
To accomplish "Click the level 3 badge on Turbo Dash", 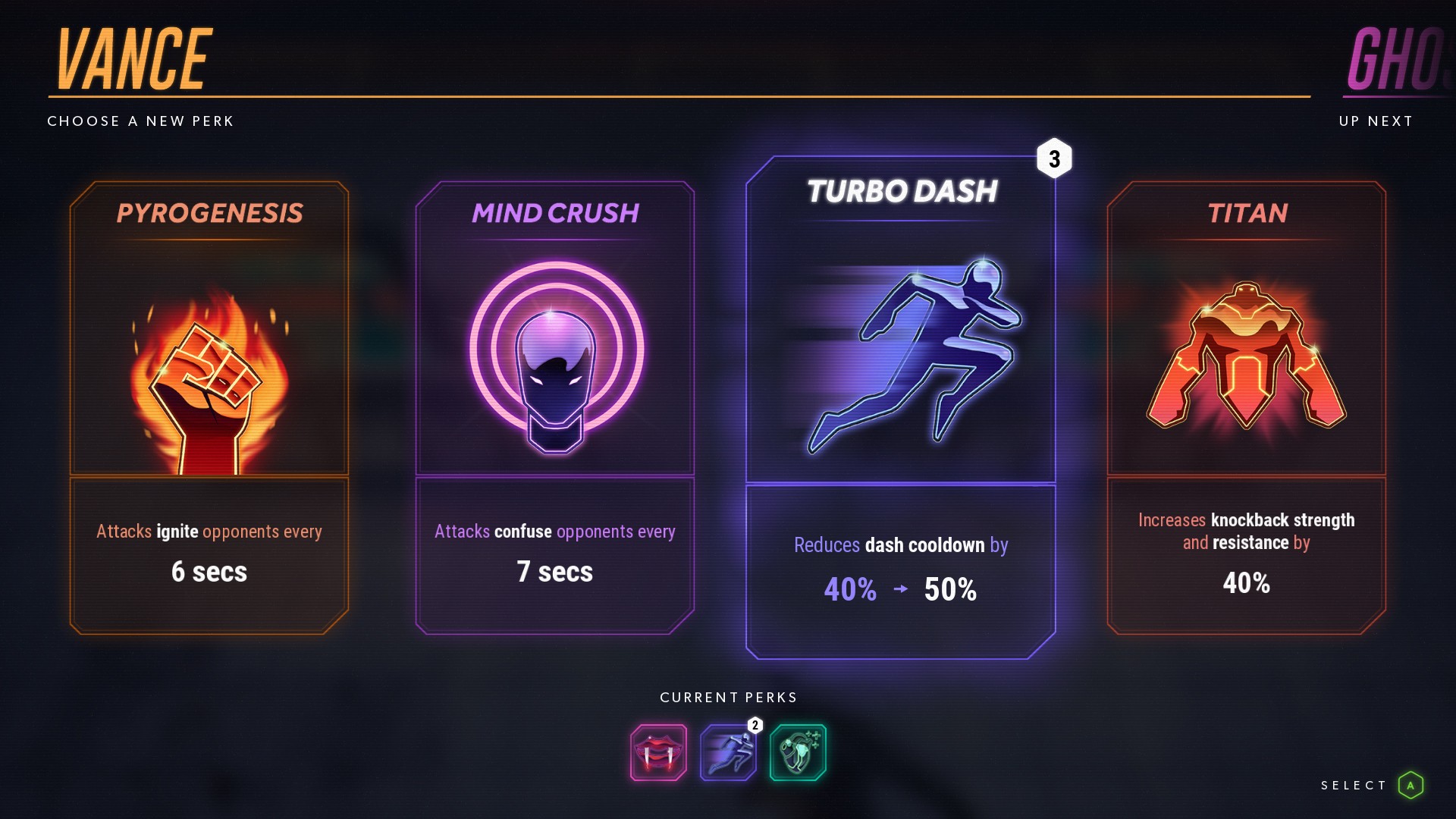I will [x=1055, y=159].
